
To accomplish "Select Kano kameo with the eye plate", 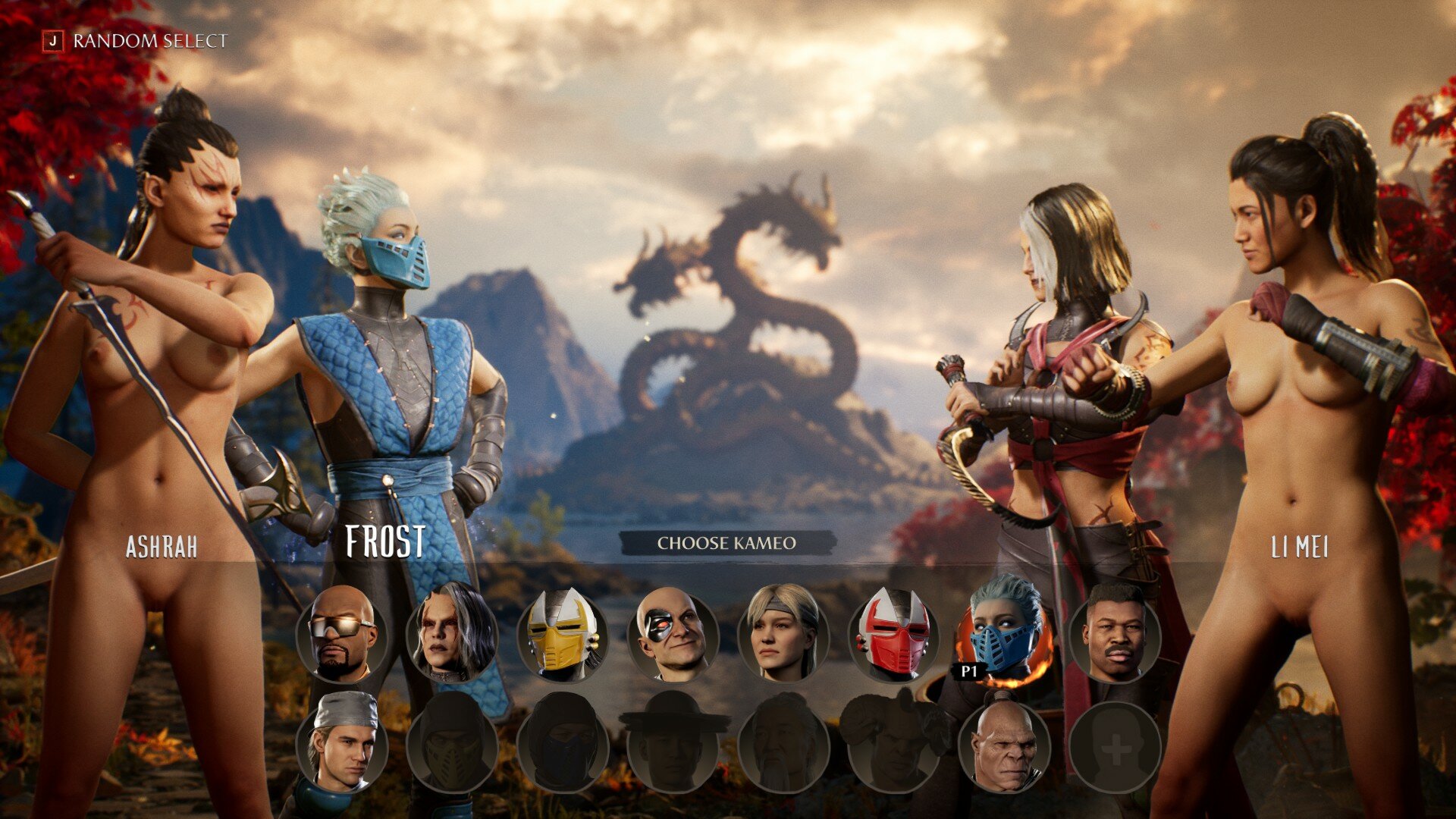I will click(x=673, y=634).
